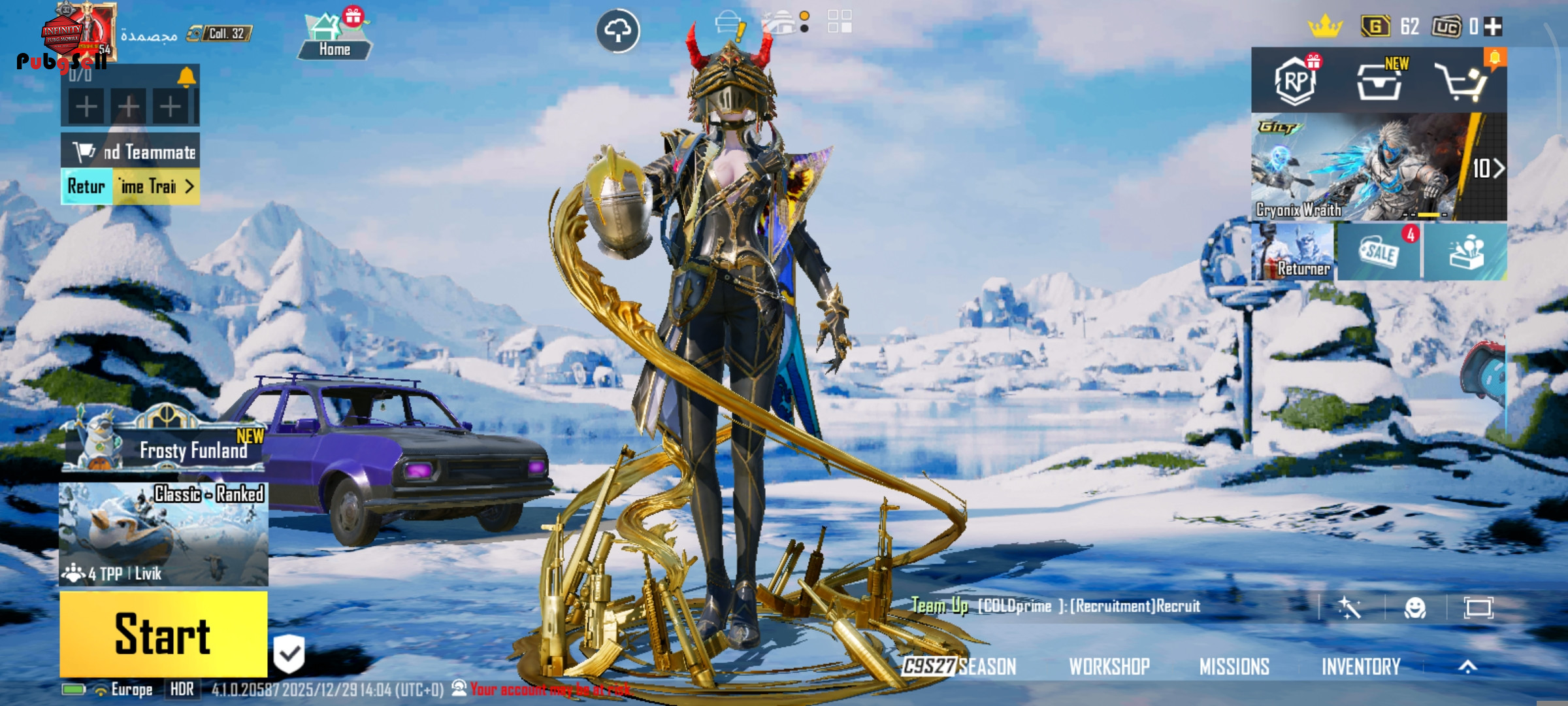Open the Royale Pass RP icon

1296,81
